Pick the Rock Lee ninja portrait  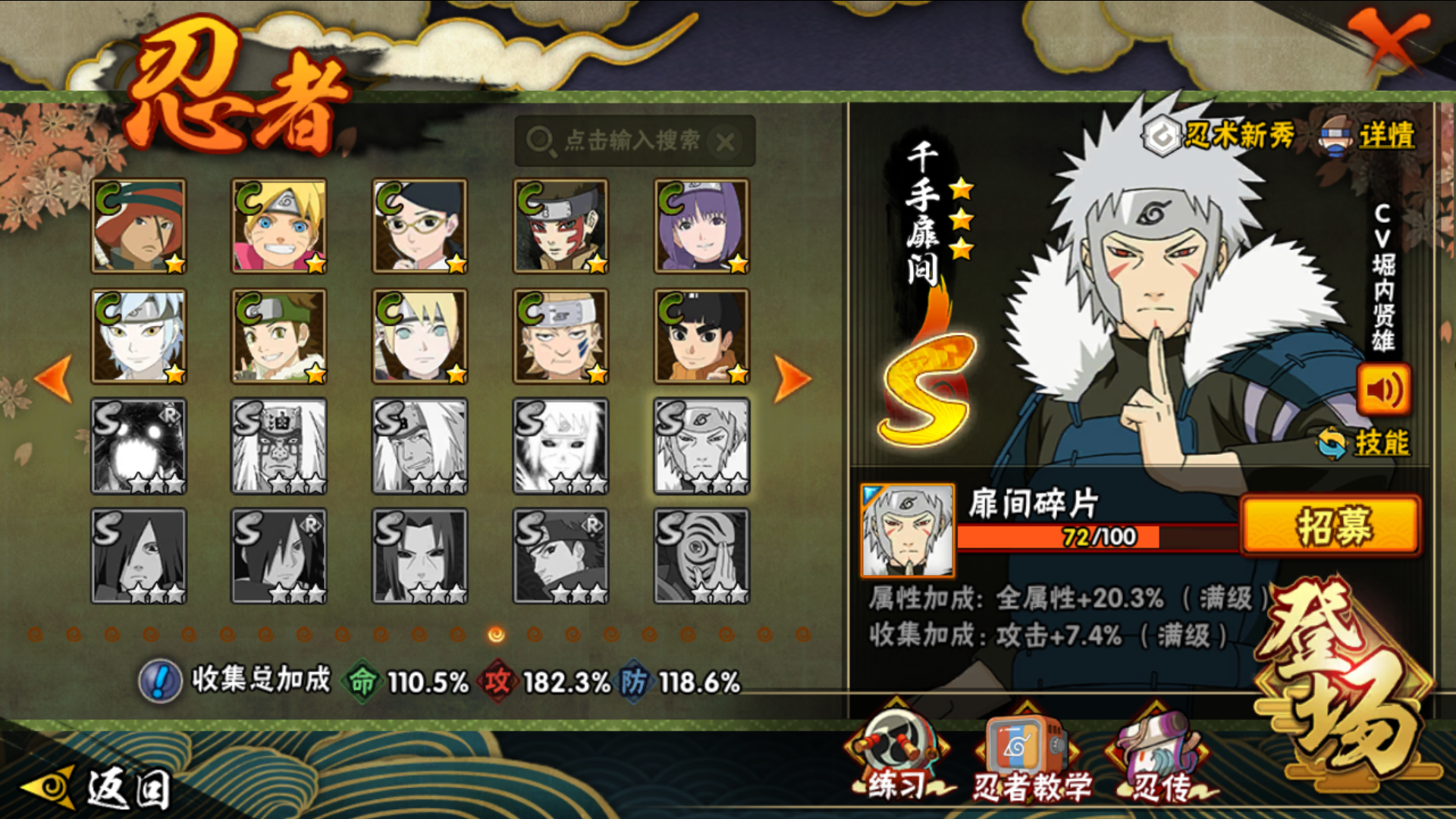[701, 336]
